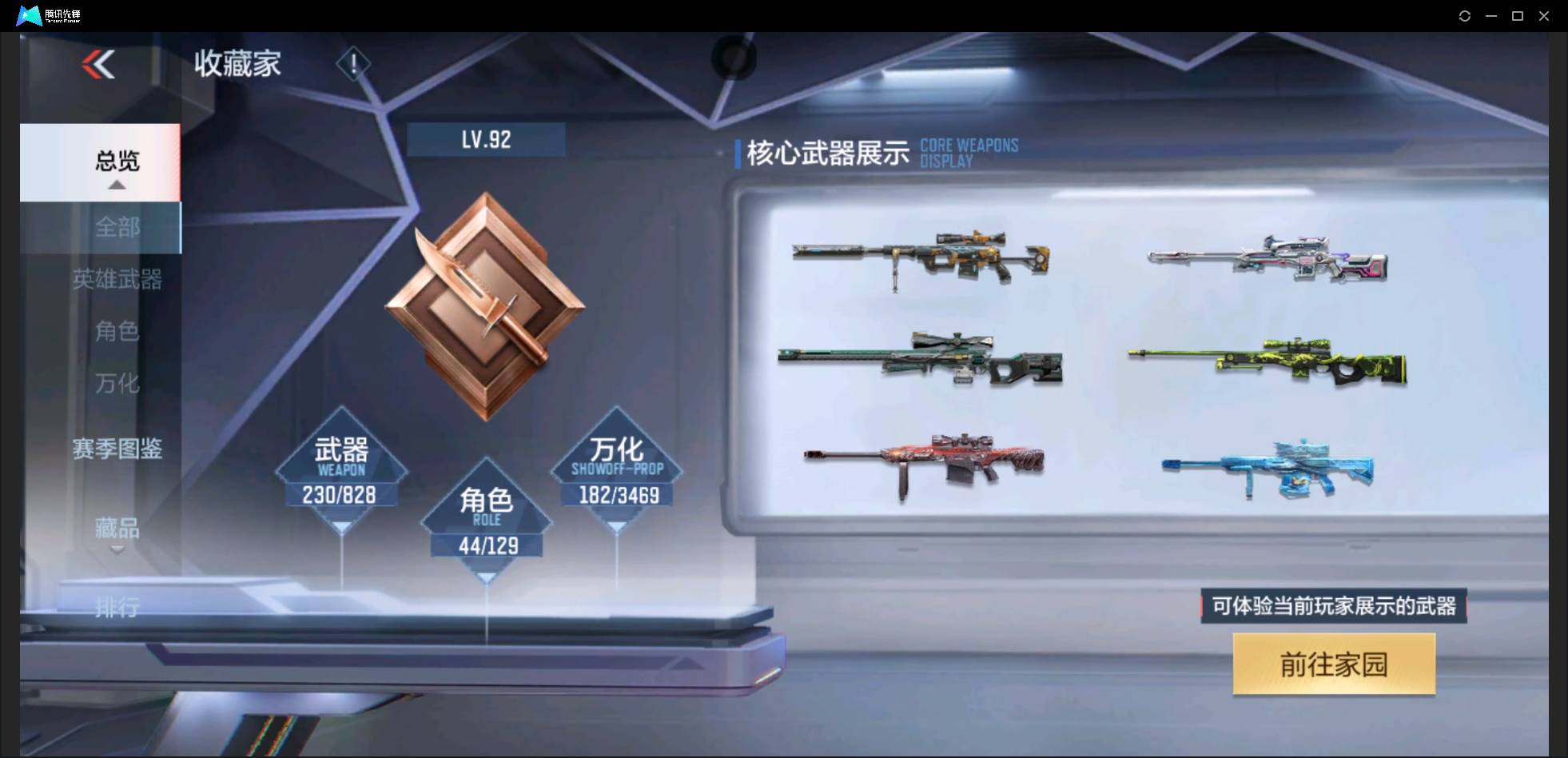This screenshot has height=758, width=1568.
Task: Switch to the 角色 sidebar category
Action: click(118, 332)
